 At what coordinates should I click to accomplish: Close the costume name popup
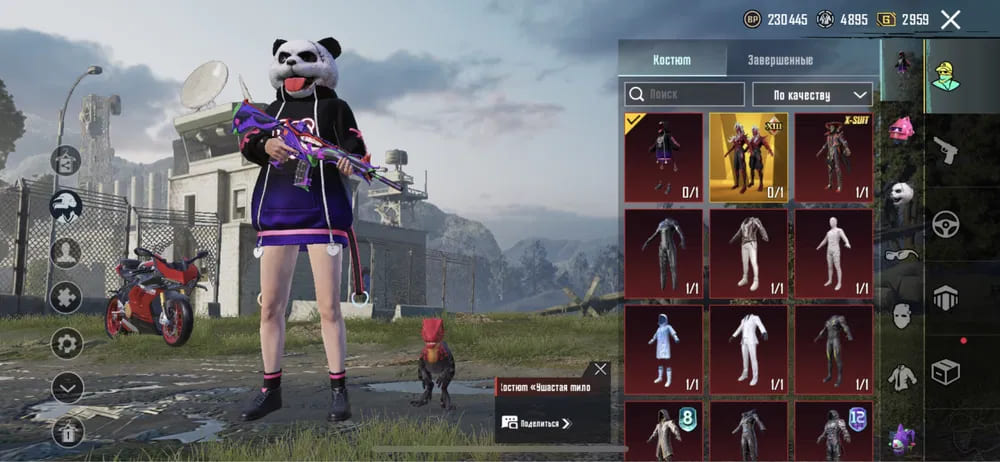click(600, 369)
